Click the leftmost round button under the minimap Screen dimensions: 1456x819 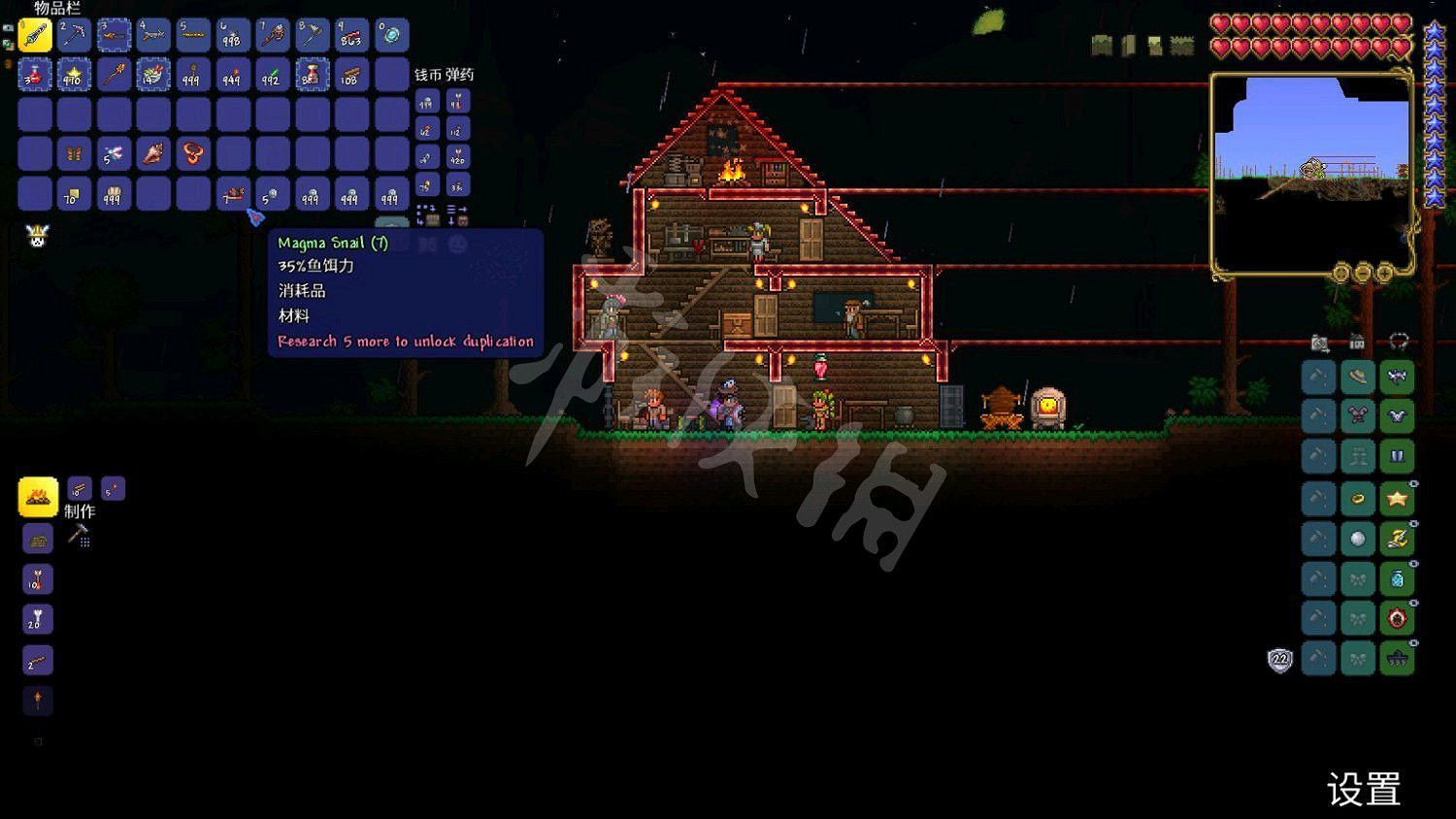(x=1341, y=274)
